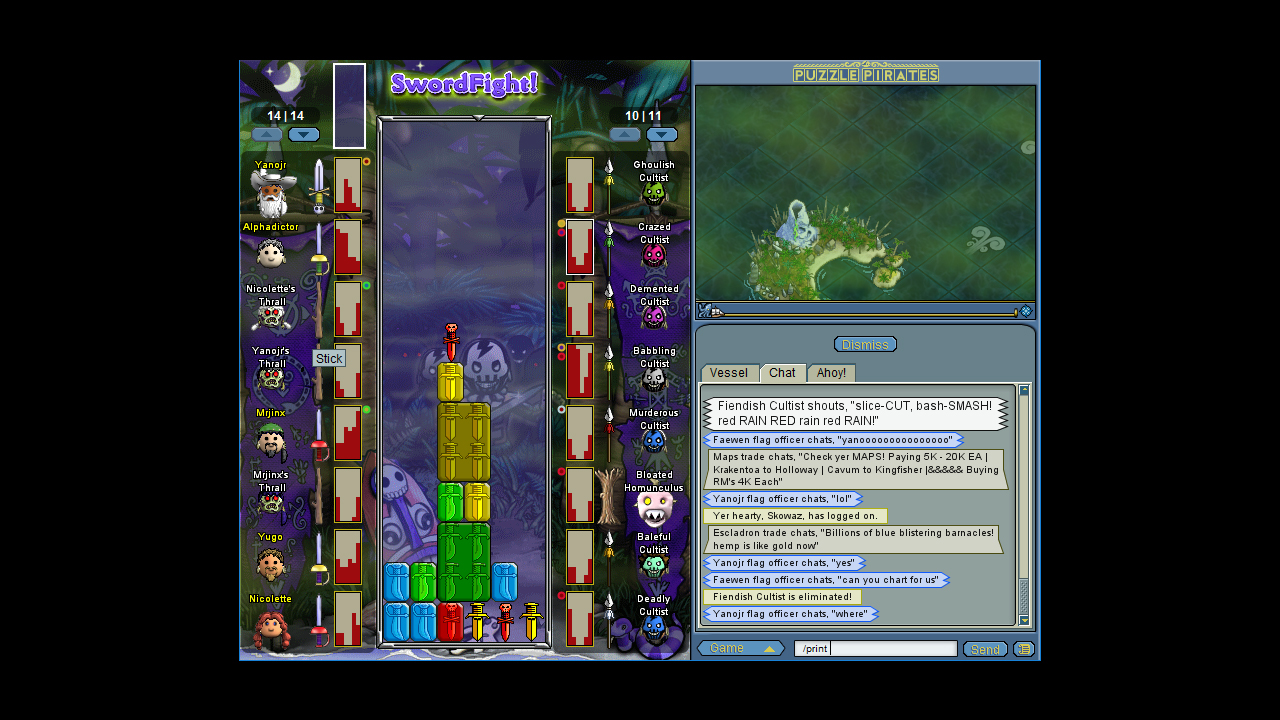Click the chat input showing /print
Image resolution: width=1280 pixels, height=720 pixels.
(x=890, y=648)
